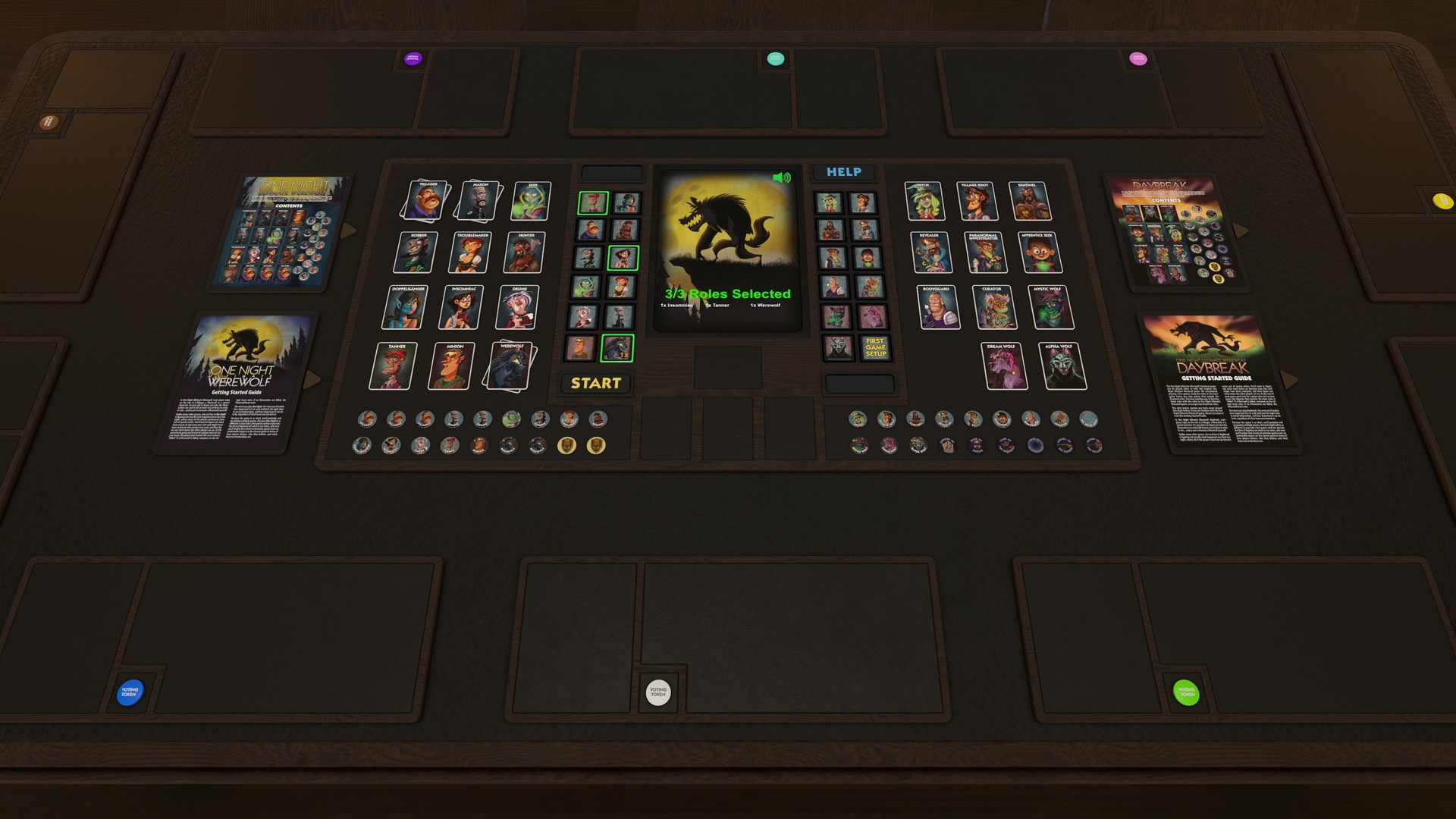Screen dimensions: 1456x819
Task: Pick the green Voting Token
Action: point(1184,691)
